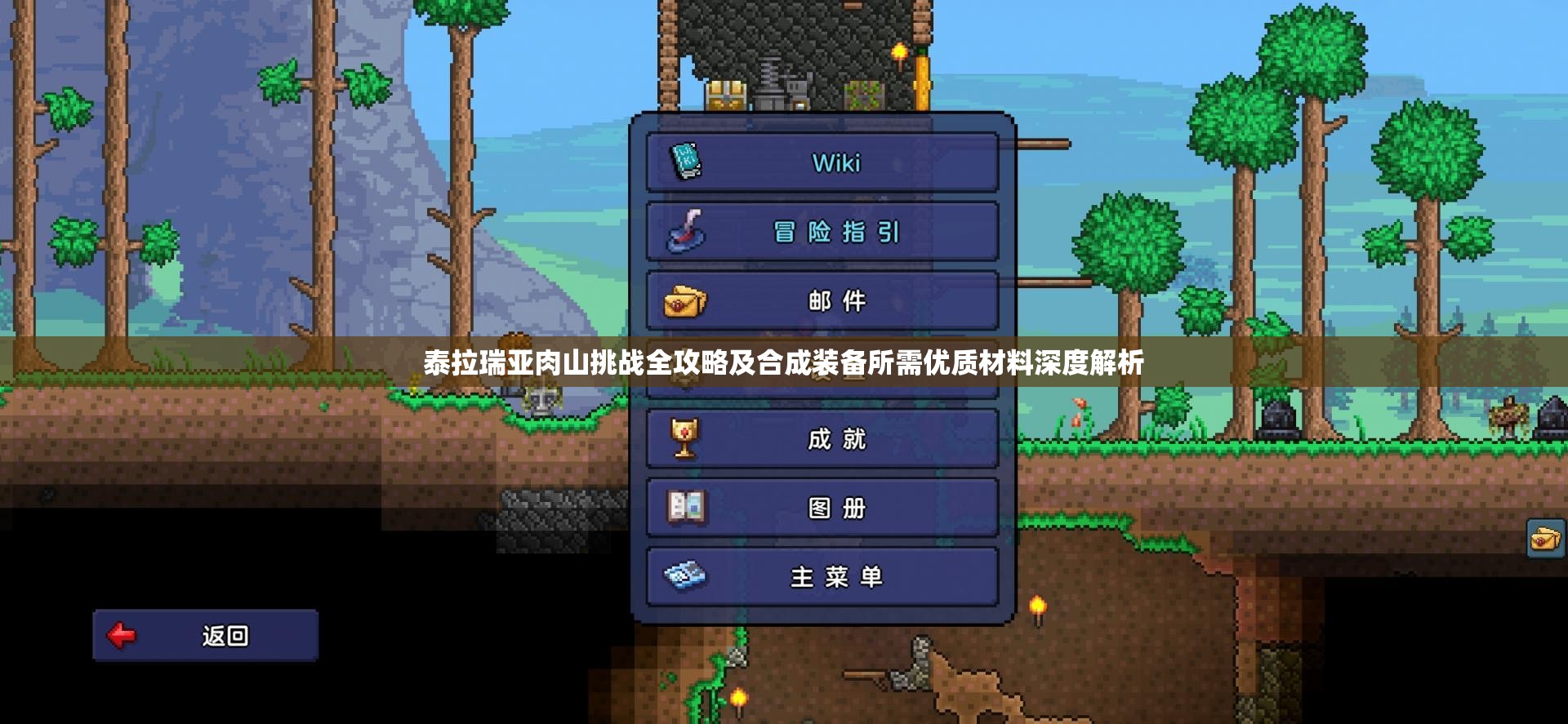Select the magic hat icon beside 冒险指引
1568x724 pixels.
pyautogui.click(x=686, y=232)
